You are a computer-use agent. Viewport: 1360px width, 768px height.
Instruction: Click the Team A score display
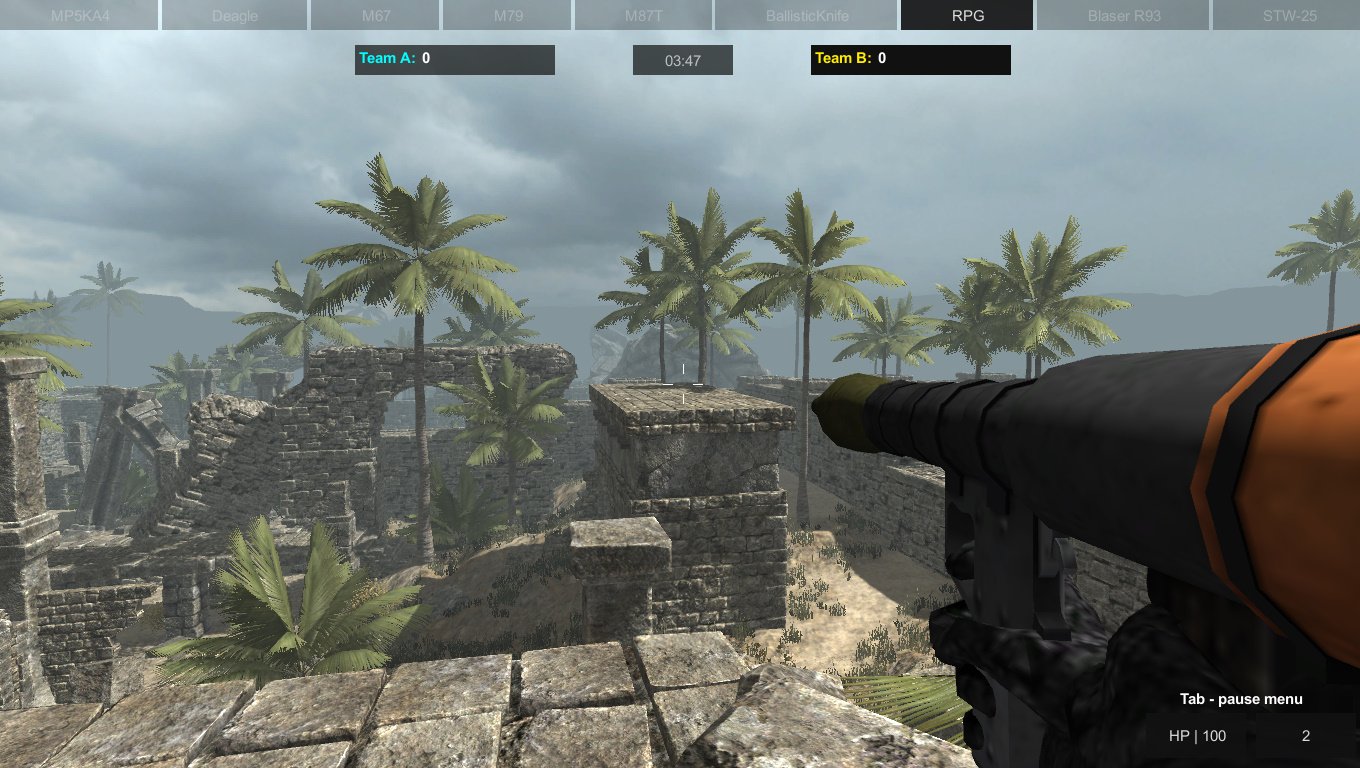tap(455, 59)
